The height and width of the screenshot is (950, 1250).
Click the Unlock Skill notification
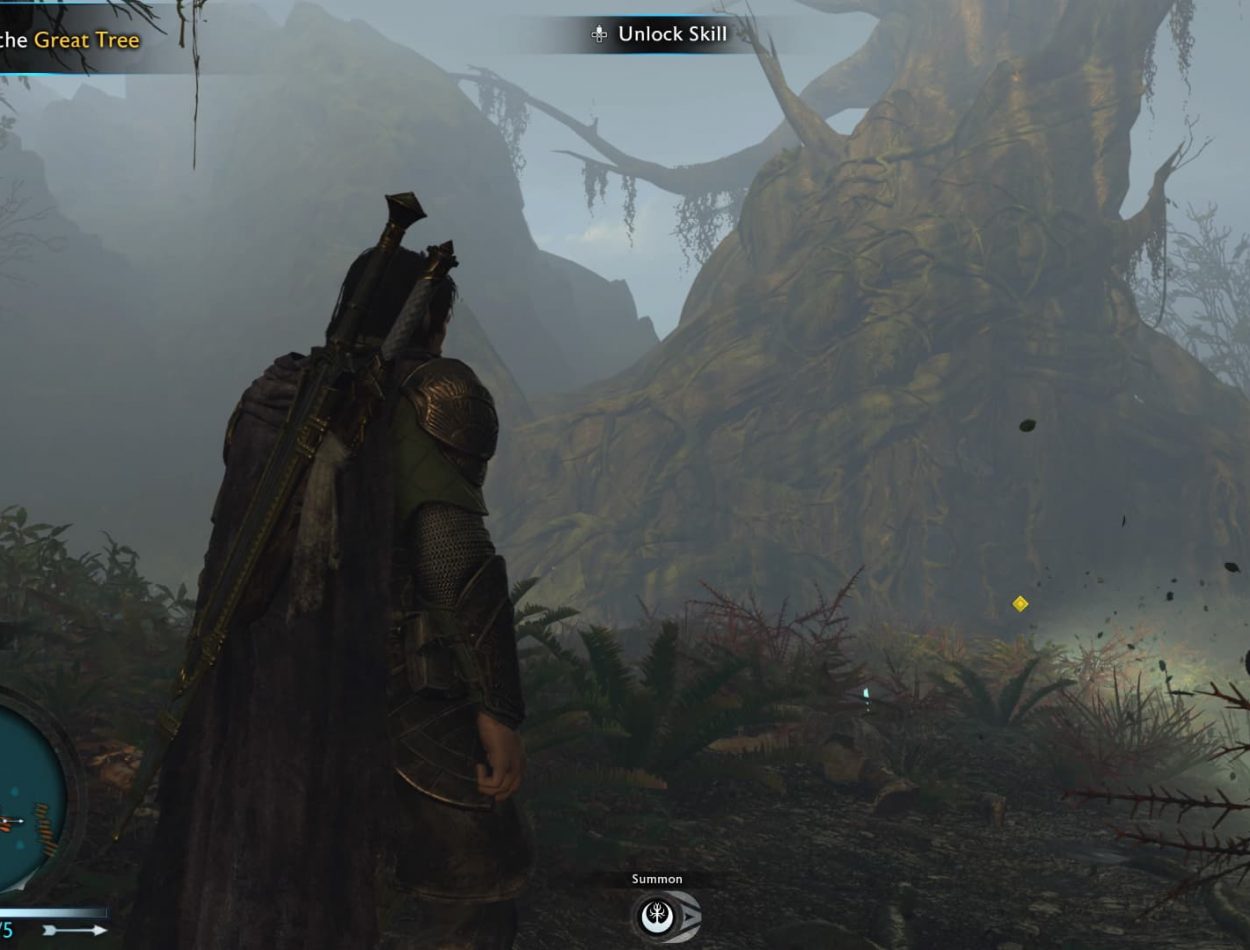(661, 34)
